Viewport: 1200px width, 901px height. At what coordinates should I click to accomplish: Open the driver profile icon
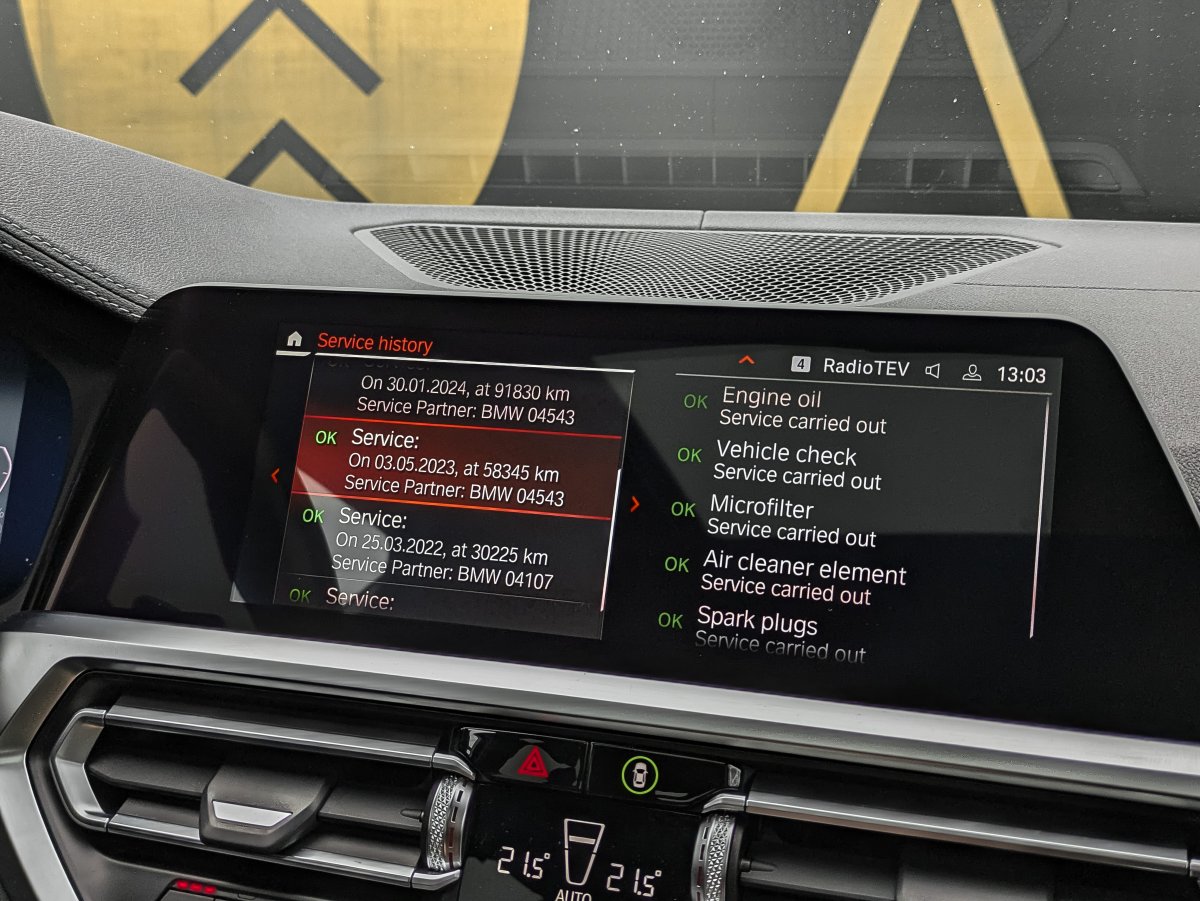click(970, 373)
